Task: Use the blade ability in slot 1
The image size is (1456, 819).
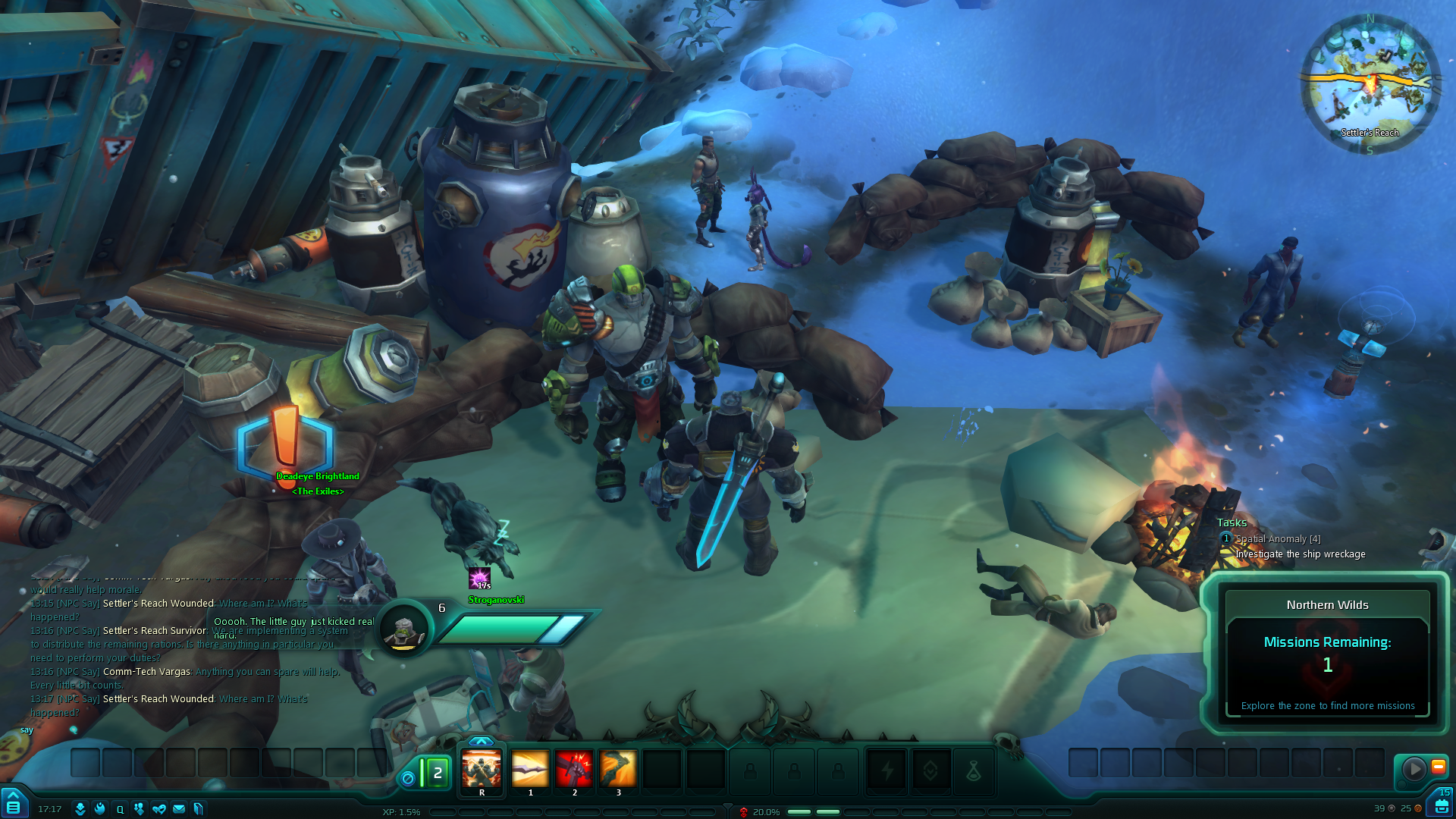Action: [x=530, y=770]
